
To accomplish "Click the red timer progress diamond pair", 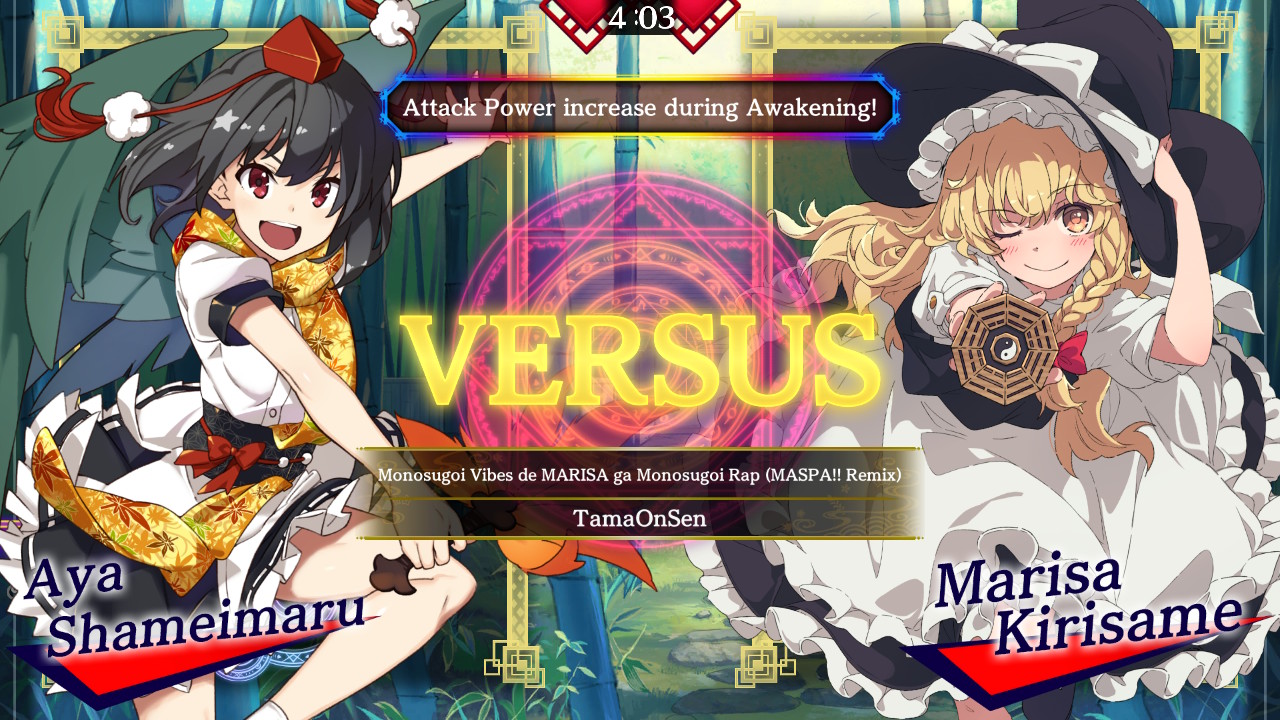I will (640, 14).
